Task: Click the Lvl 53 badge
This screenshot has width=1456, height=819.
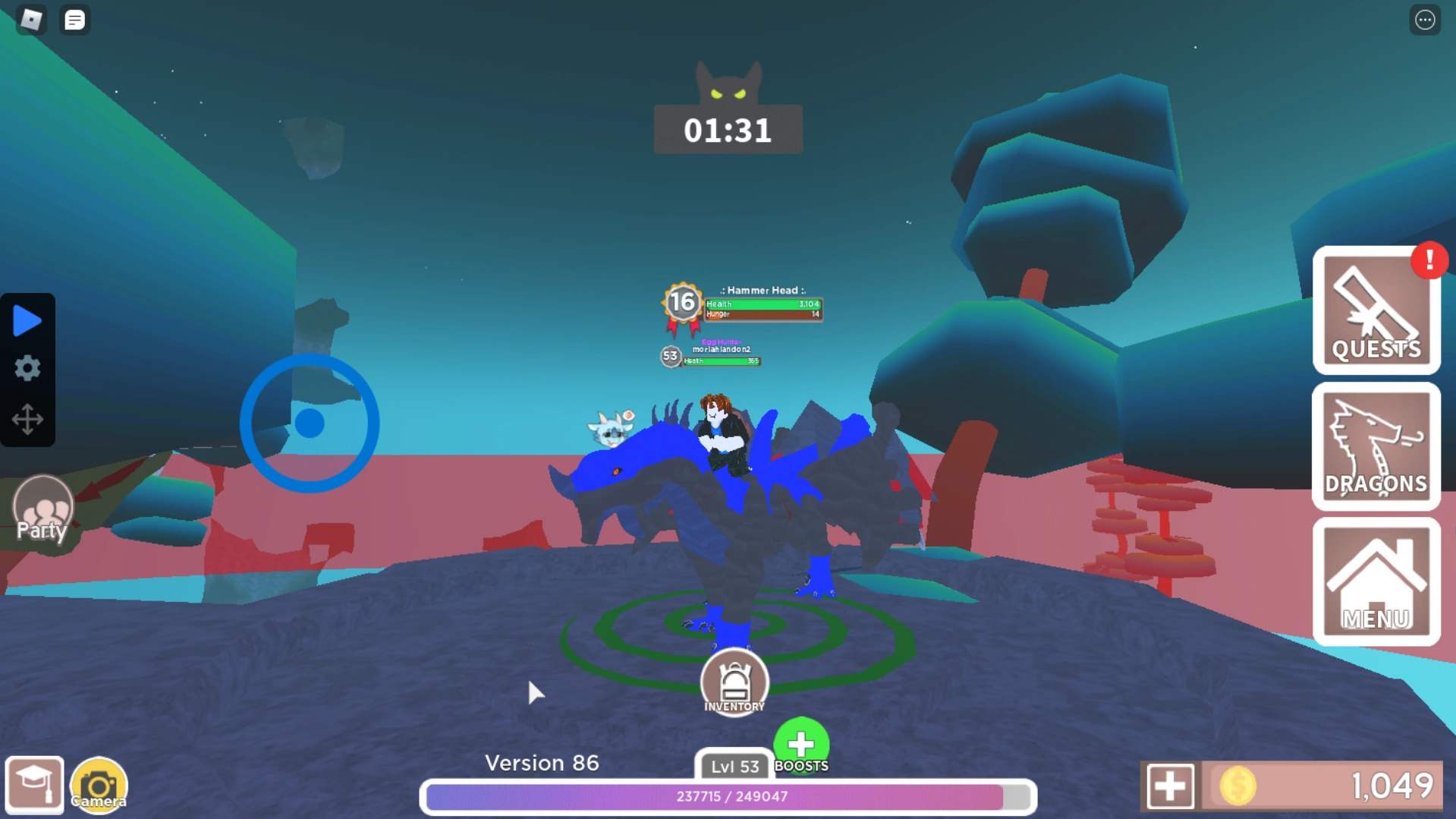Action: (x=732, y=767)
